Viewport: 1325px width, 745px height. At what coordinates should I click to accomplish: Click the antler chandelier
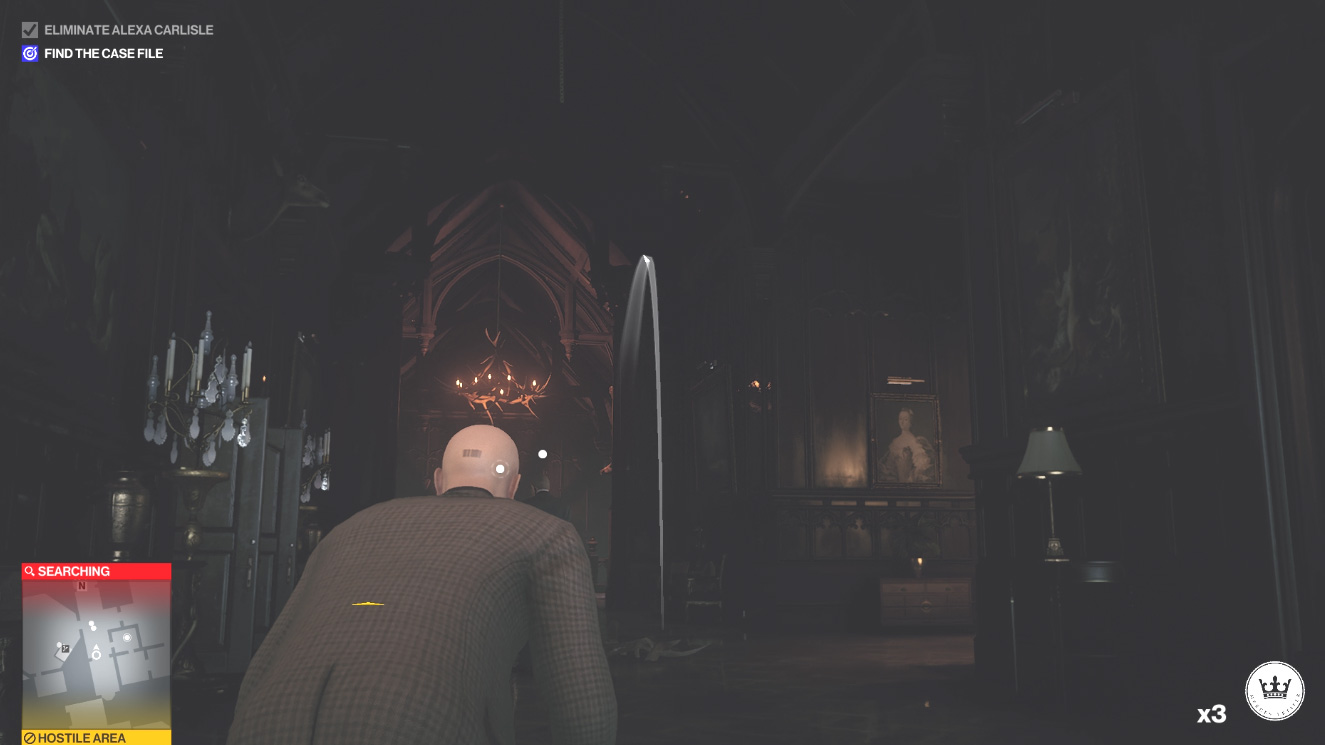pyautogui.click(x=496, y=385)
